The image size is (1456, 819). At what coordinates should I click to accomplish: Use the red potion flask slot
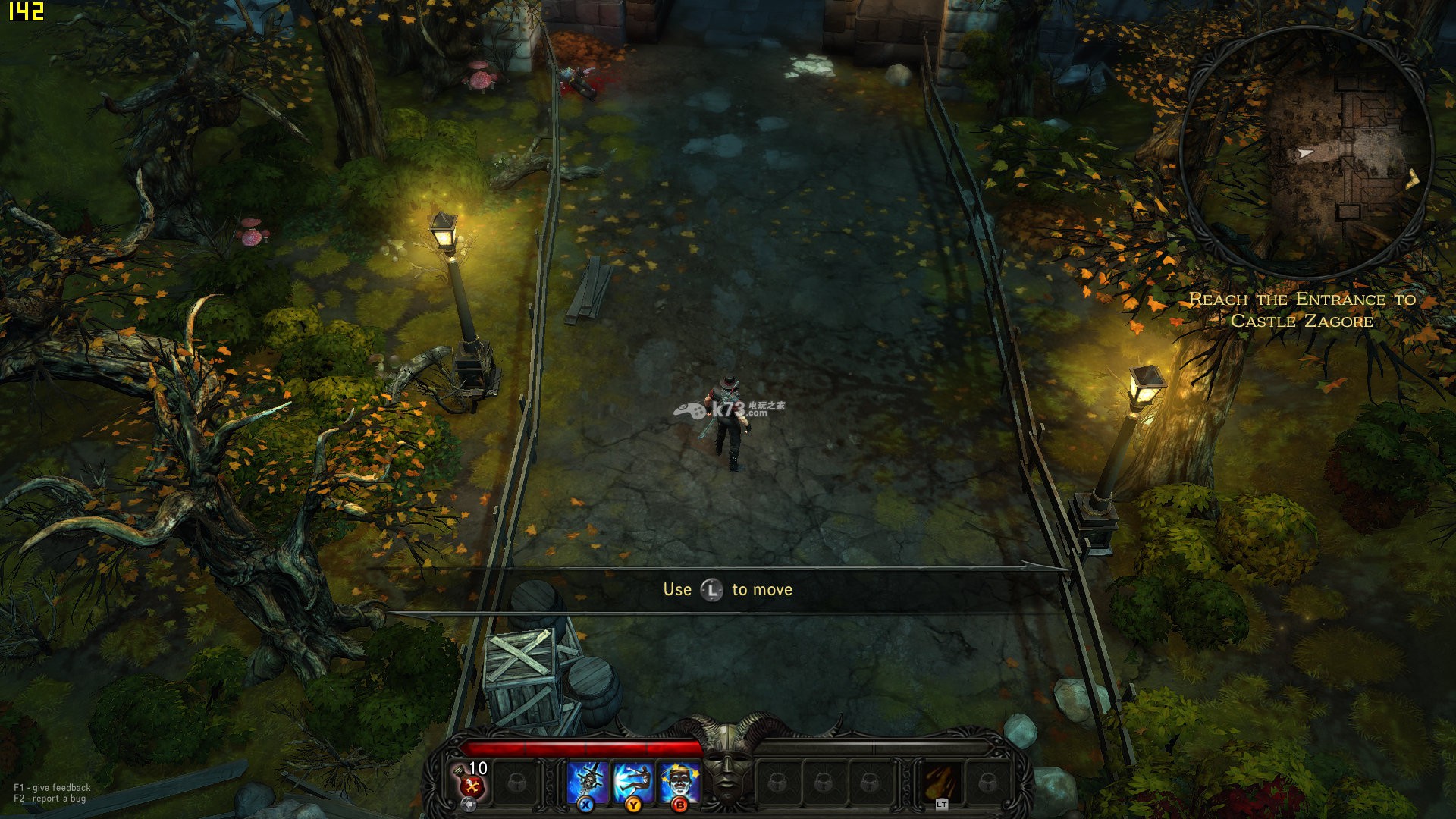pos(470,781)
